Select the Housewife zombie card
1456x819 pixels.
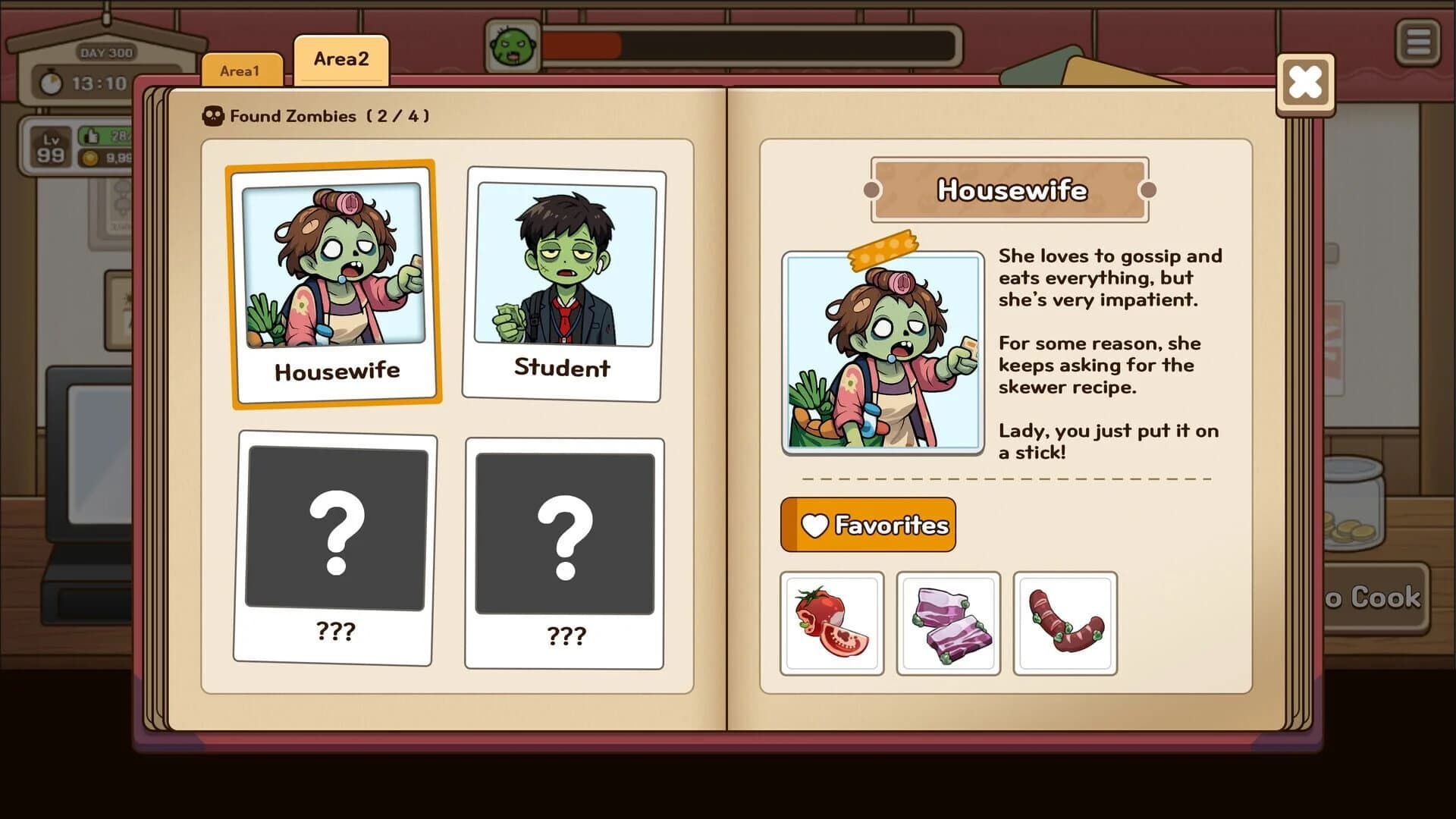335,284
